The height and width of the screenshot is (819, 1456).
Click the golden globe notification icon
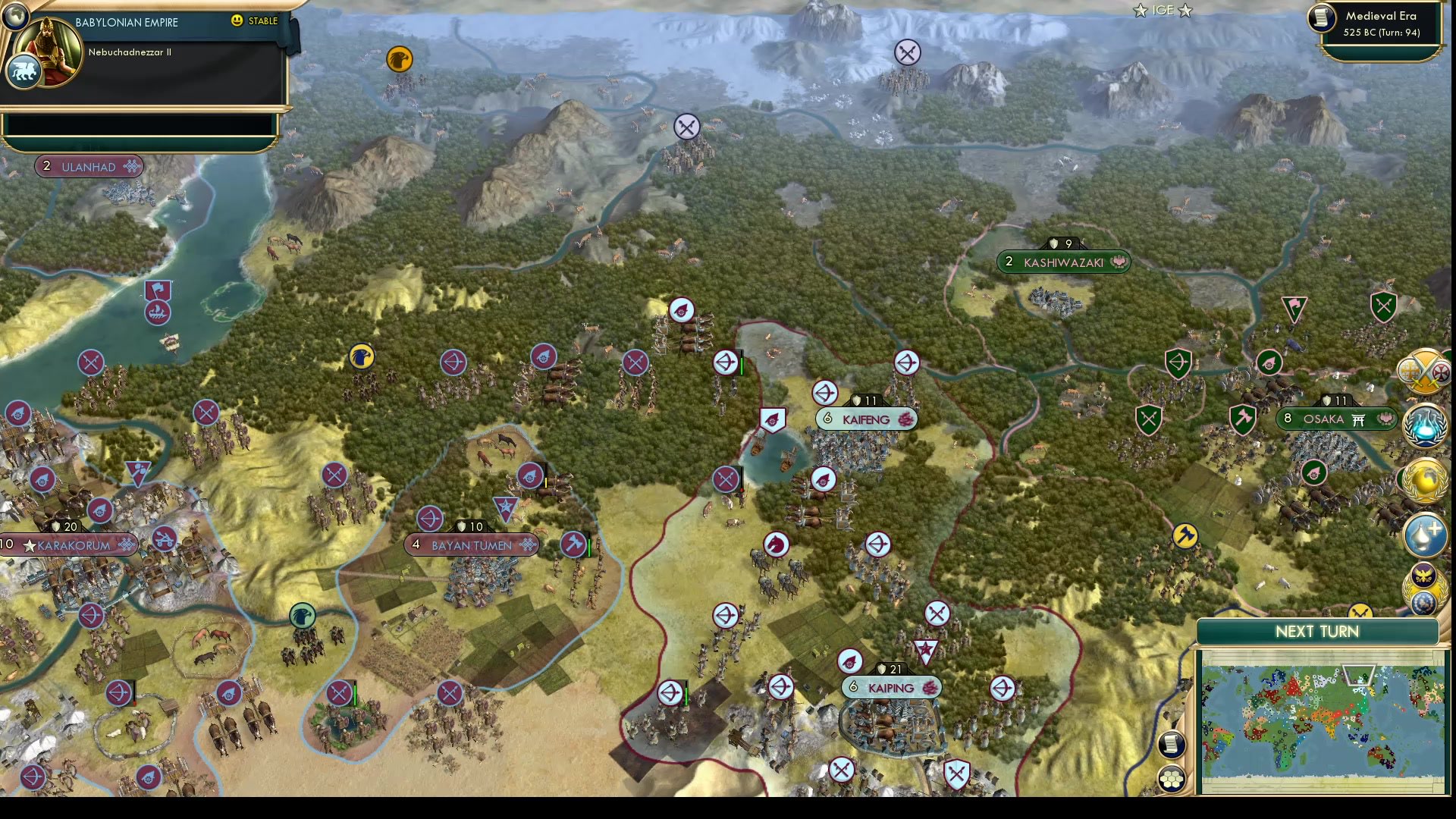pyautogui.click(x=1424, y=479)
